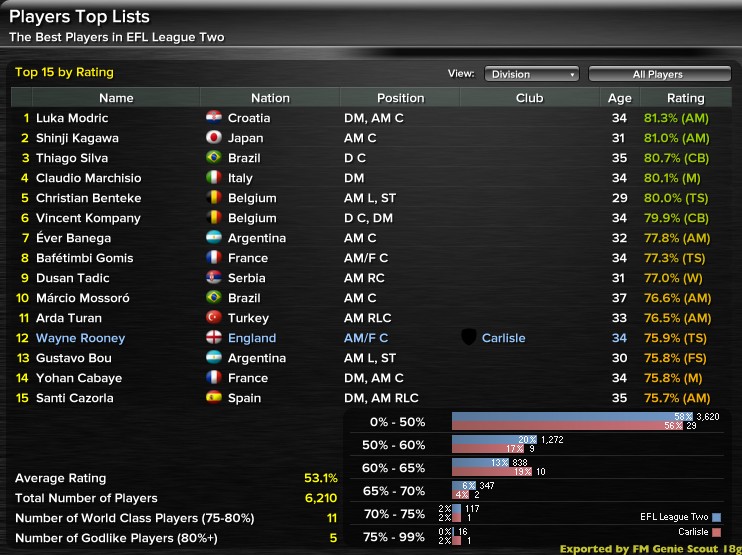Sort by the Rating column header
The height and width of the screenshot is (555, 742).
pyautogui.click(x=685, y=98)
